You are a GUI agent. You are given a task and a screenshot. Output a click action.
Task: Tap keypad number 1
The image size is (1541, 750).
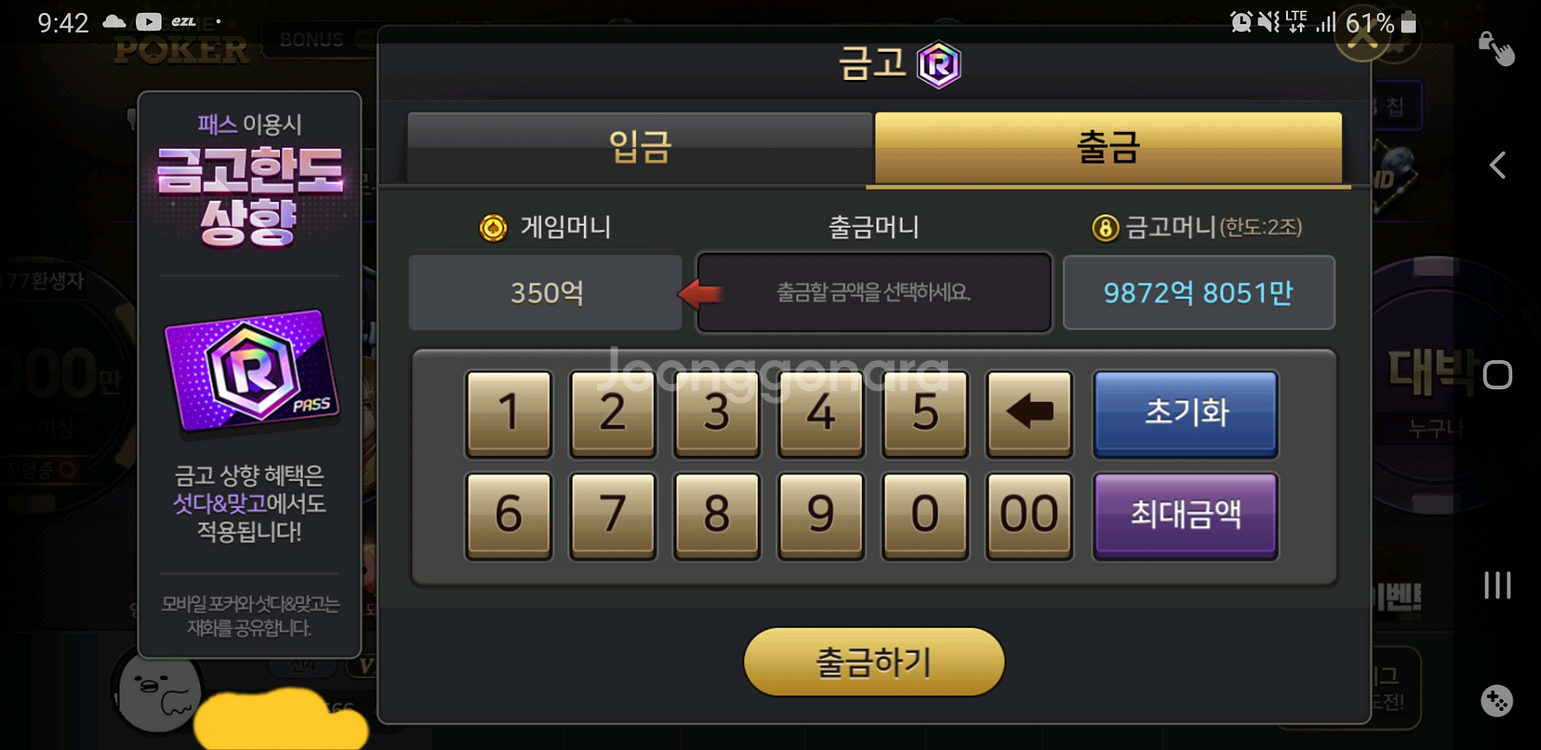click(x=508, y=414)
